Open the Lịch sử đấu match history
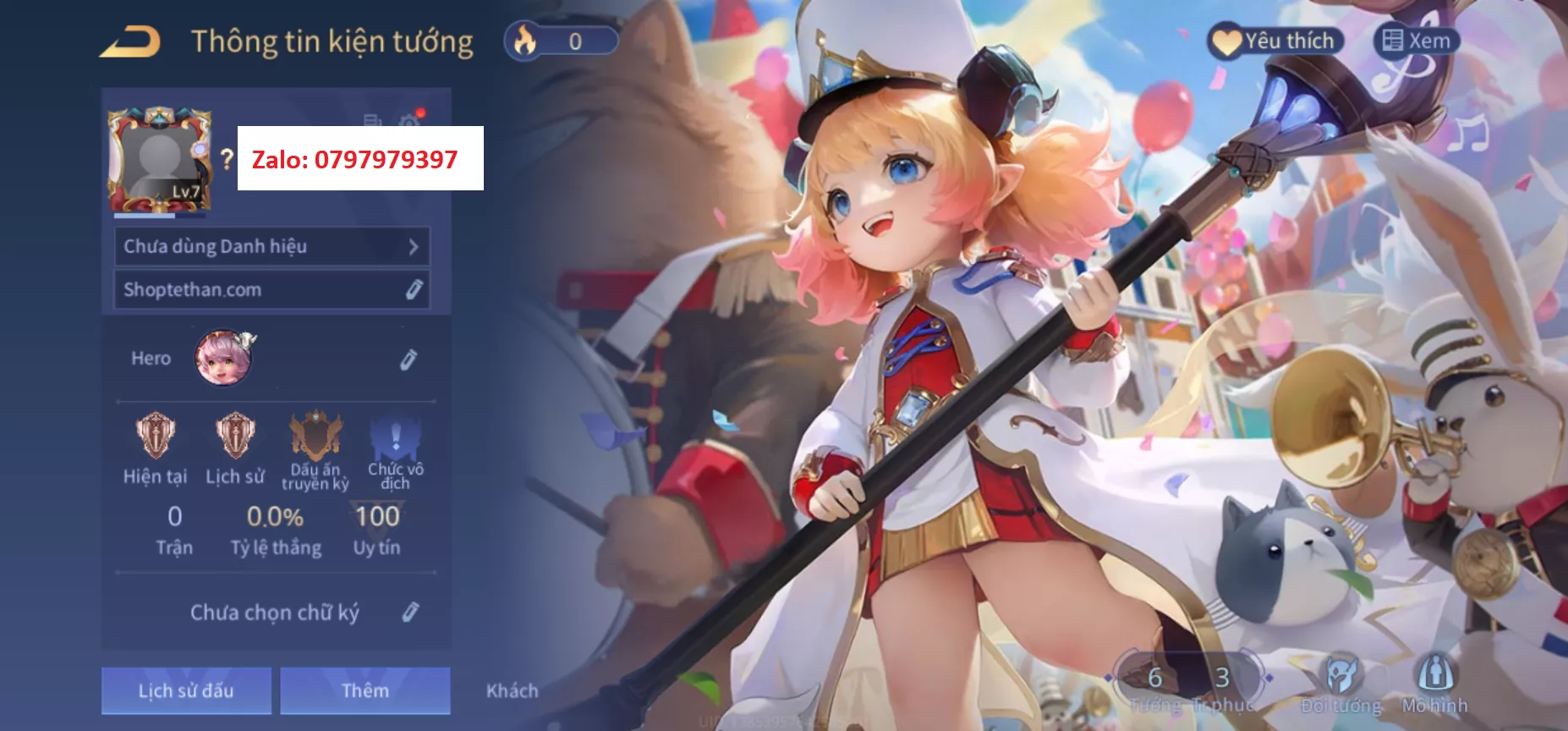 click(186, 690)
